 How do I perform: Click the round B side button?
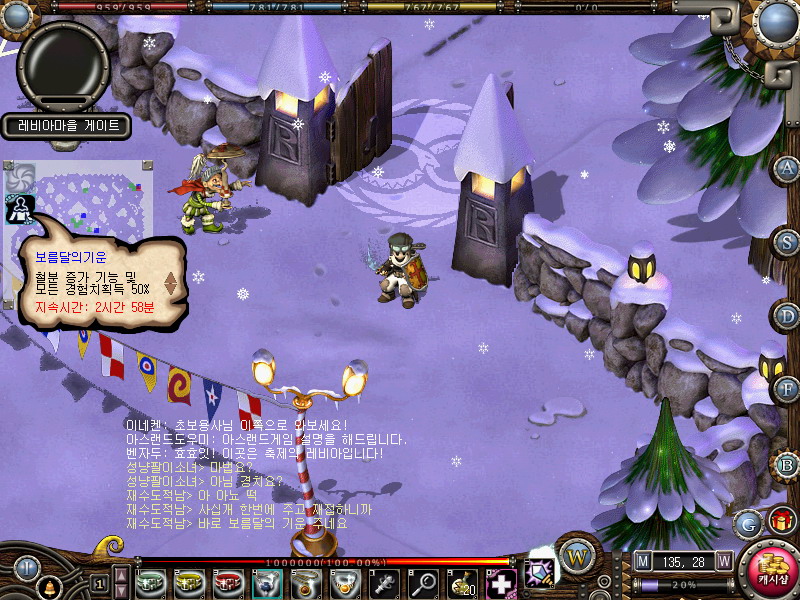pos(788,464)
